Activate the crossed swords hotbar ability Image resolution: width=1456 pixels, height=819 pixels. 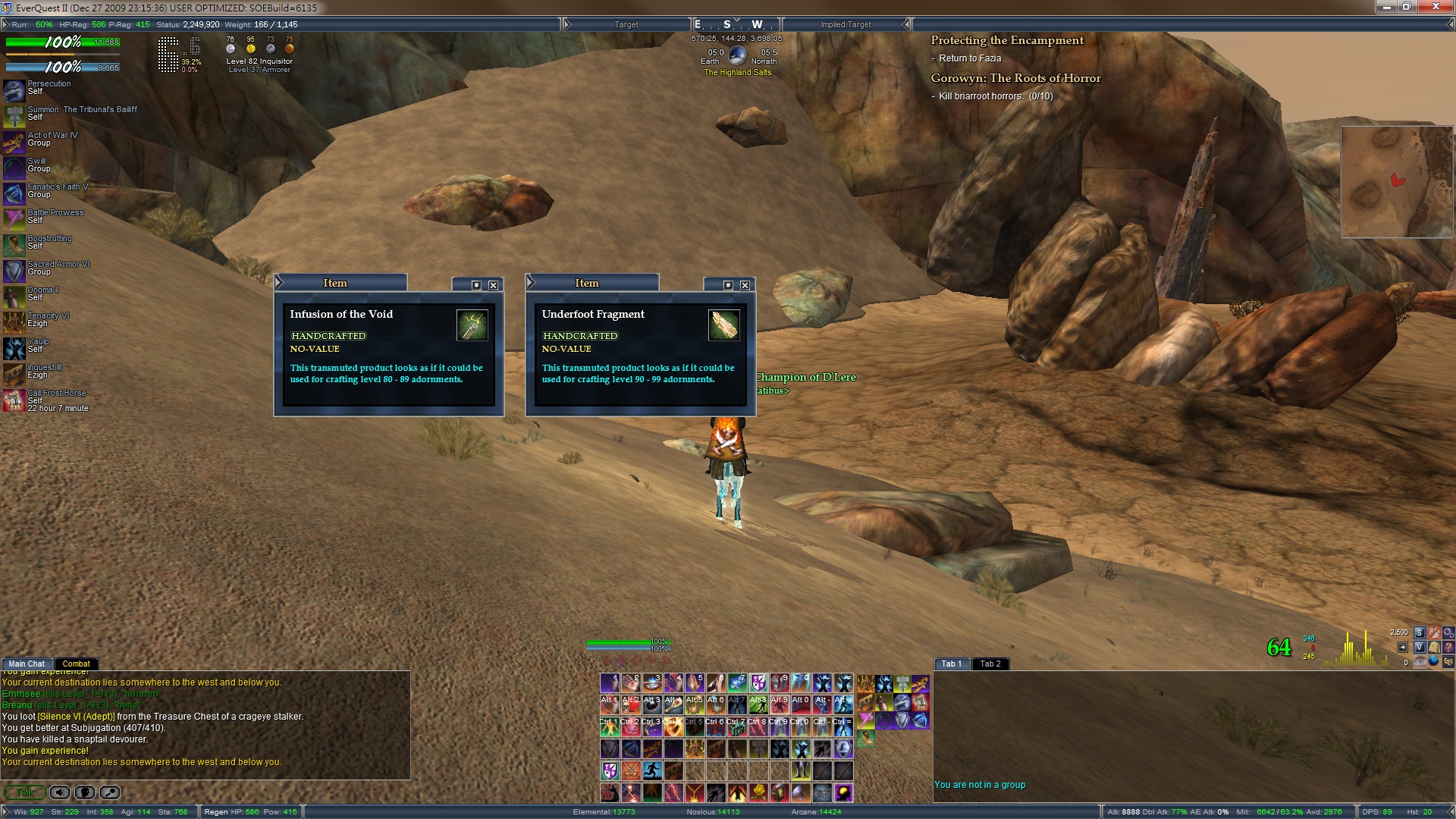point(631,770)
